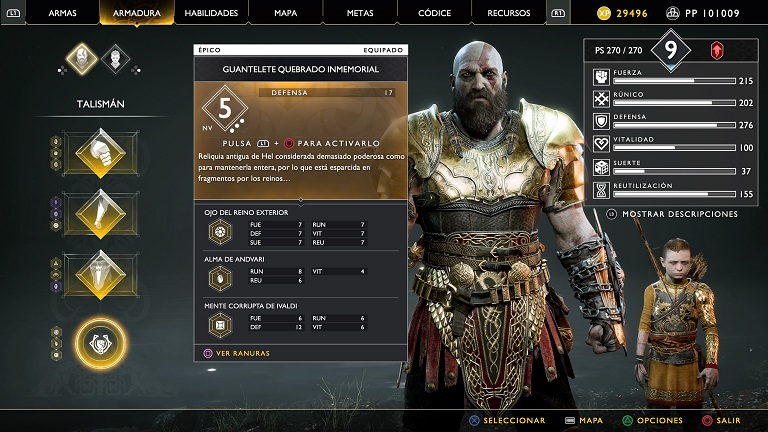768x432 pixels.
Task: Select the circular talisman slot
Action: 100,343
